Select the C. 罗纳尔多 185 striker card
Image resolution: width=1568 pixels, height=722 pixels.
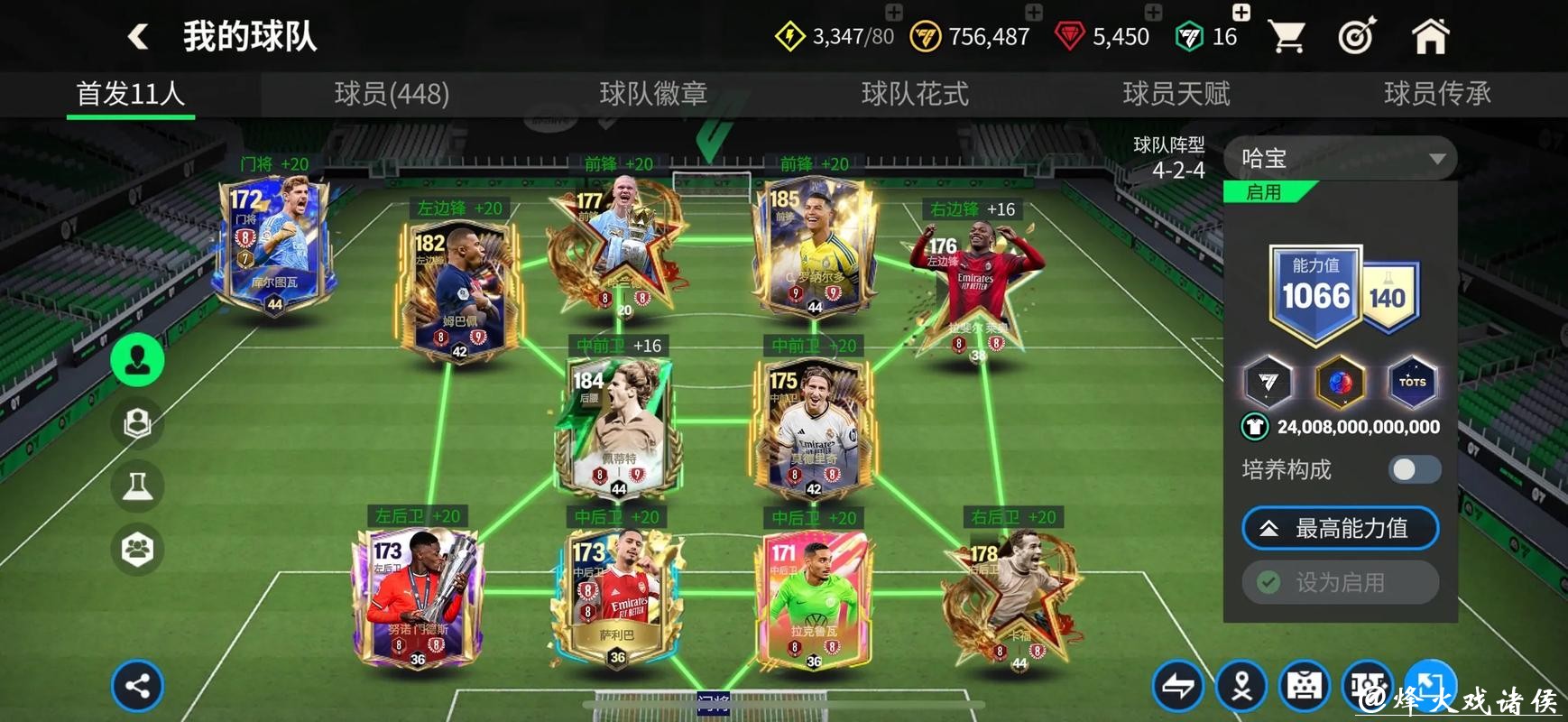(x=811, y=245)
